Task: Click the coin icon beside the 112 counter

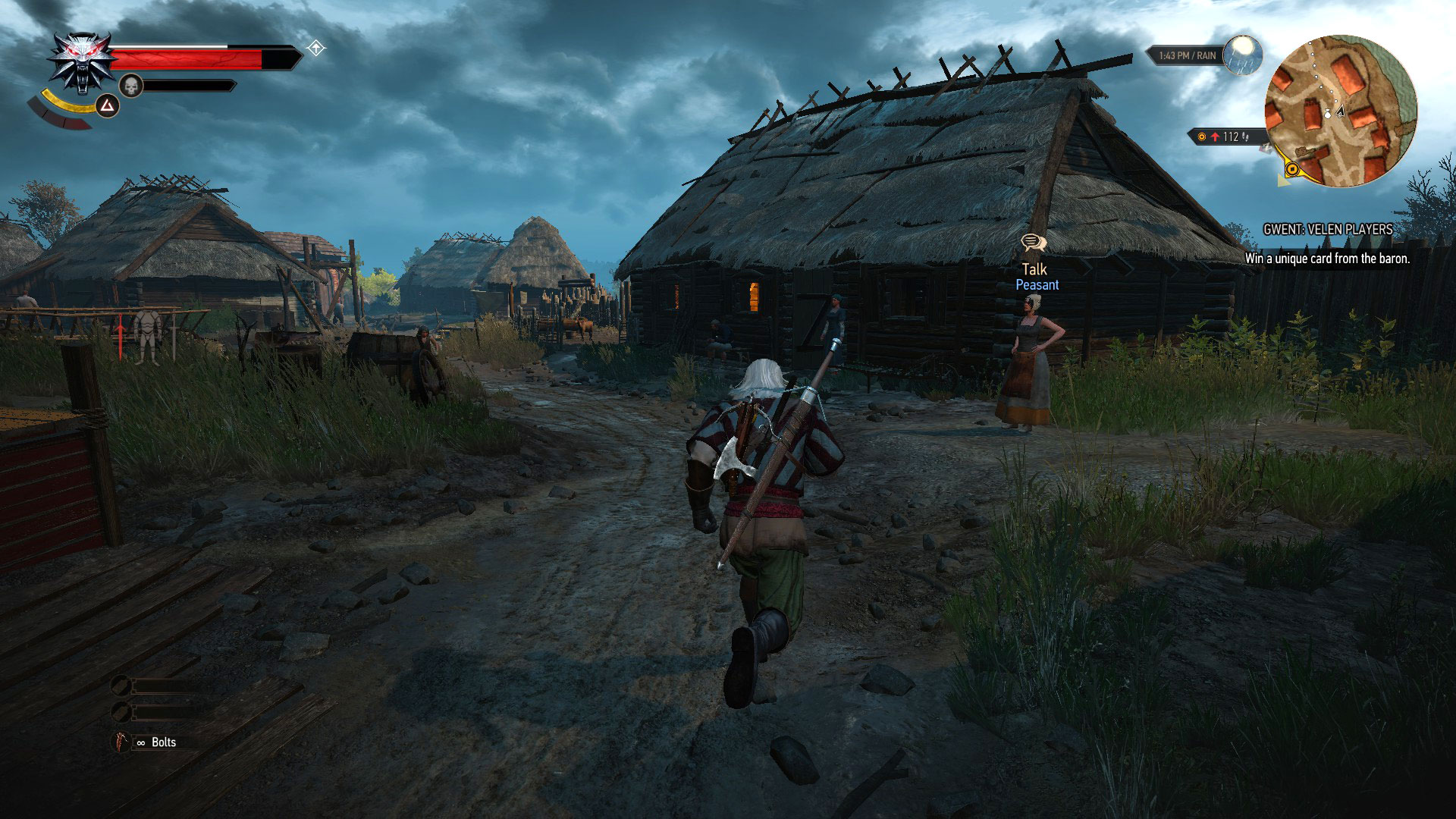Action: [x=1202, y=137]
